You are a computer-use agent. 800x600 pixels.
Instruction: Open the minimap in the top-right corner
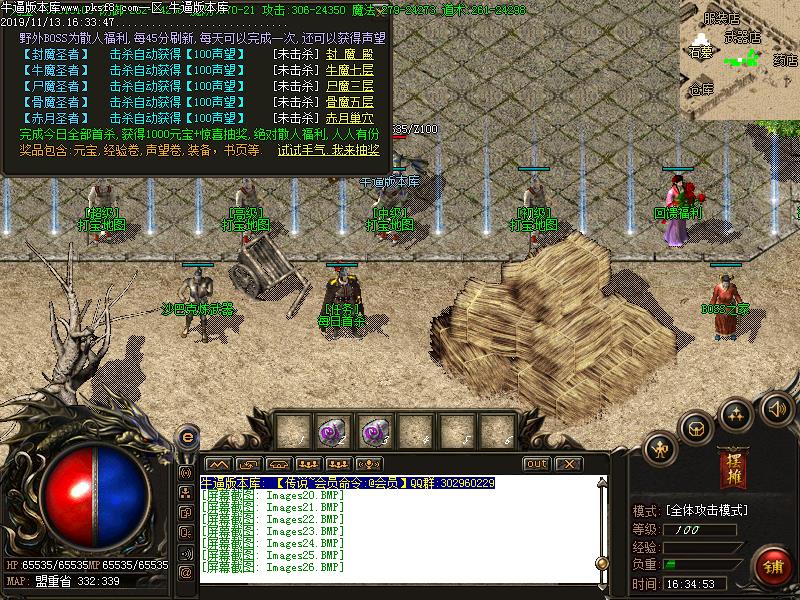(x=739, y=59)
